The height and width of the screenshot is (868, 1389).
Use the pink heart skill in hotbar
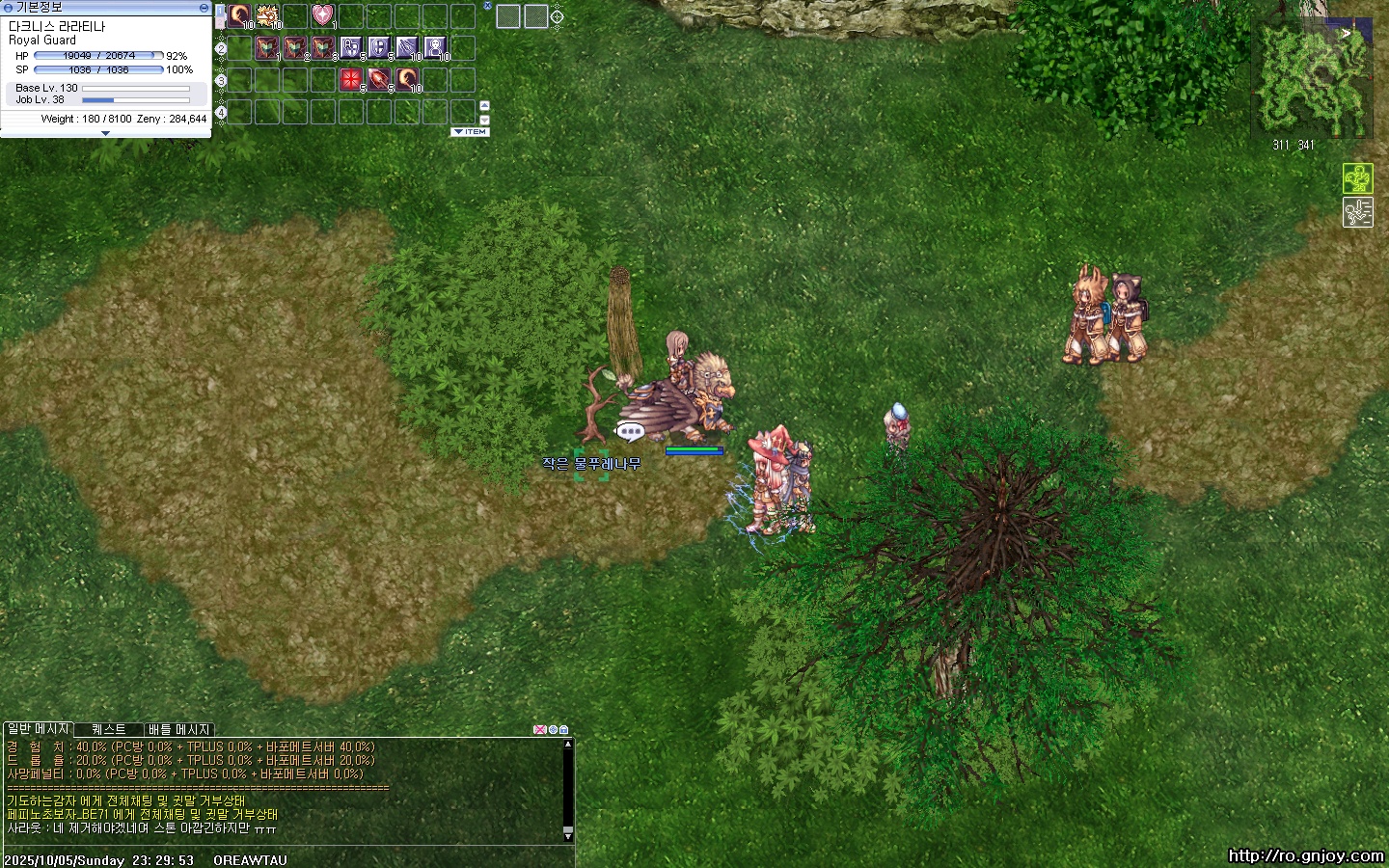point(322,15)
